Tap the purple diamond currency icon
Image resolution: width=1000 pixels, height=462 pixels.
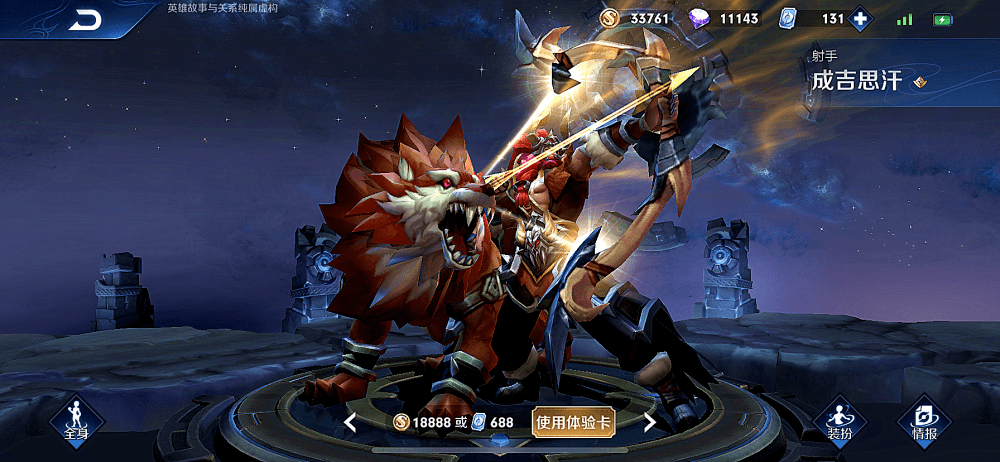tap(700, 19)
